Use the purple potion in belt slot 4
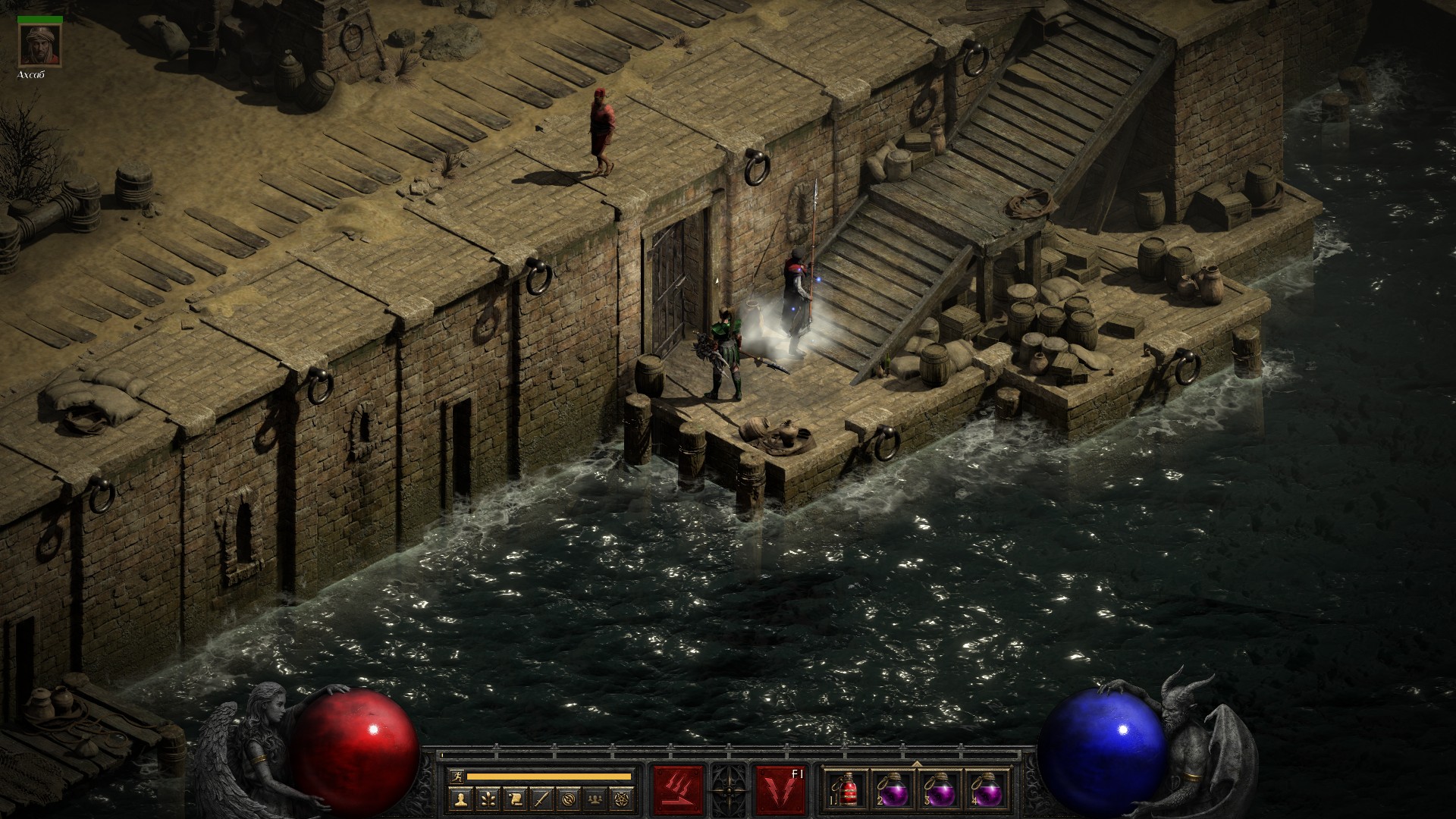Viewport: 1456px width, 819px height. 987,790
